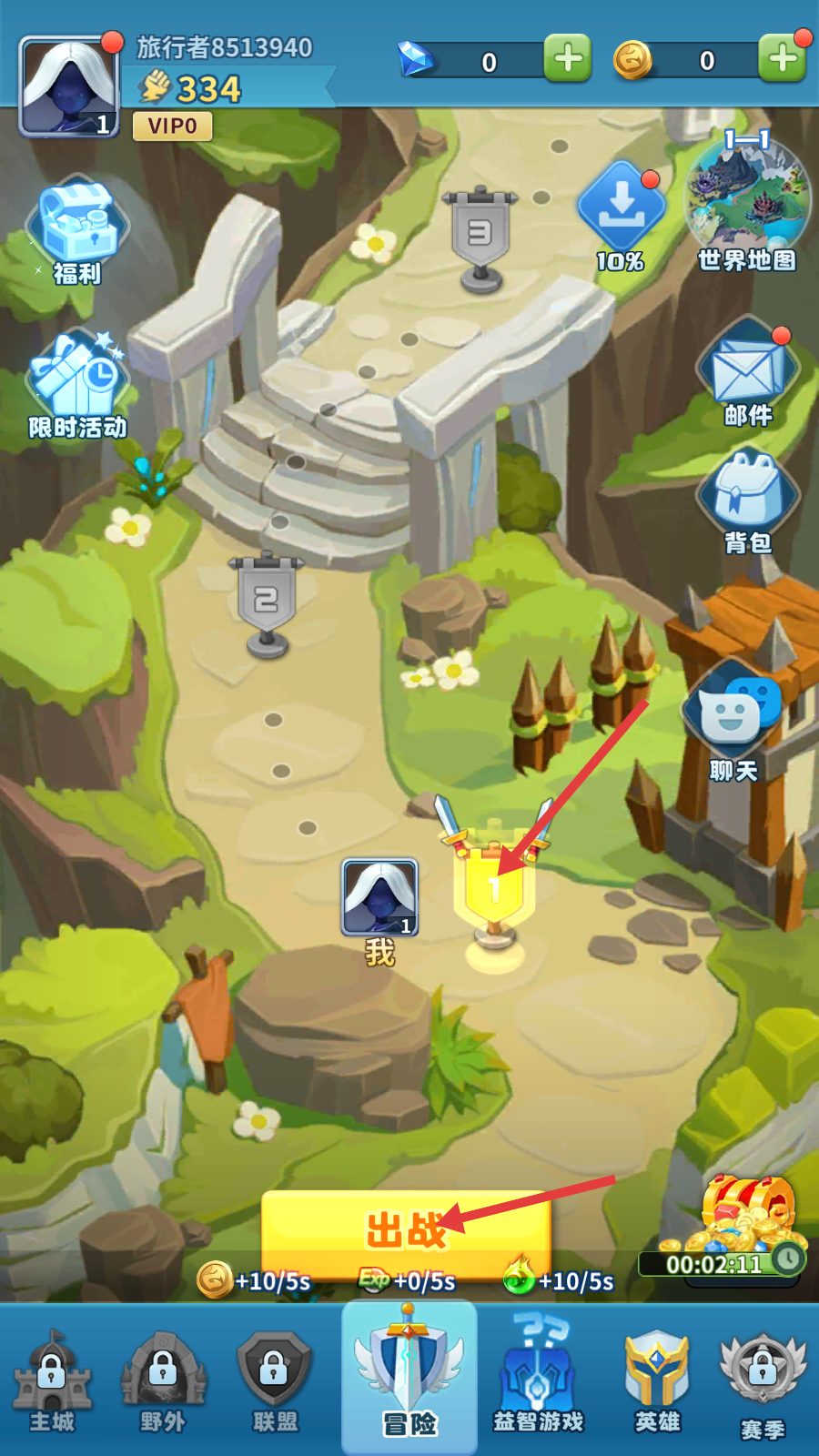Add diamonds with the green plus
The width and height of the screenshot is (819, 1456).
pos(568,58)
